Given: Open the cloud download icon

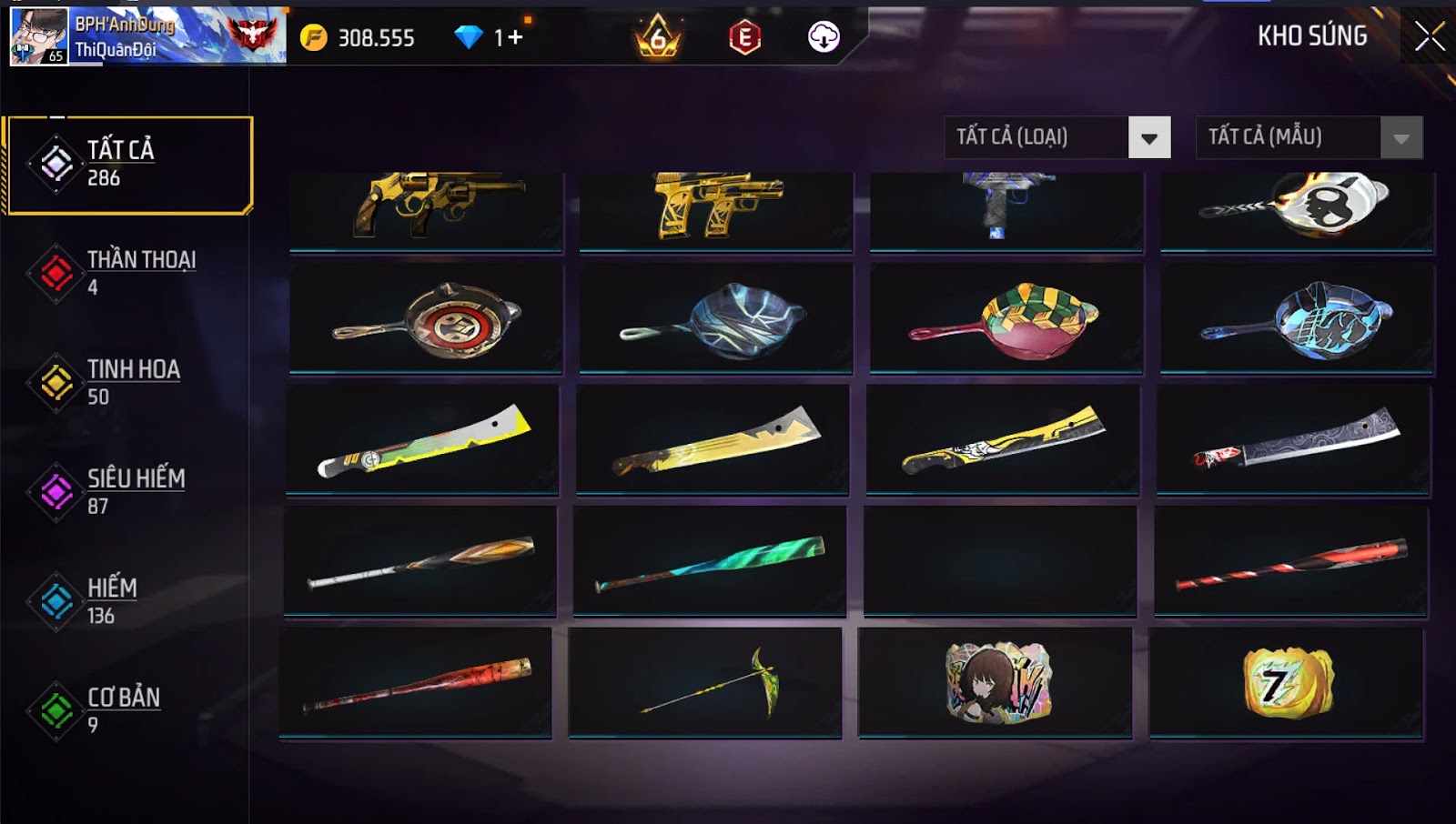Looking at the screenshot, I should (824, 37).
